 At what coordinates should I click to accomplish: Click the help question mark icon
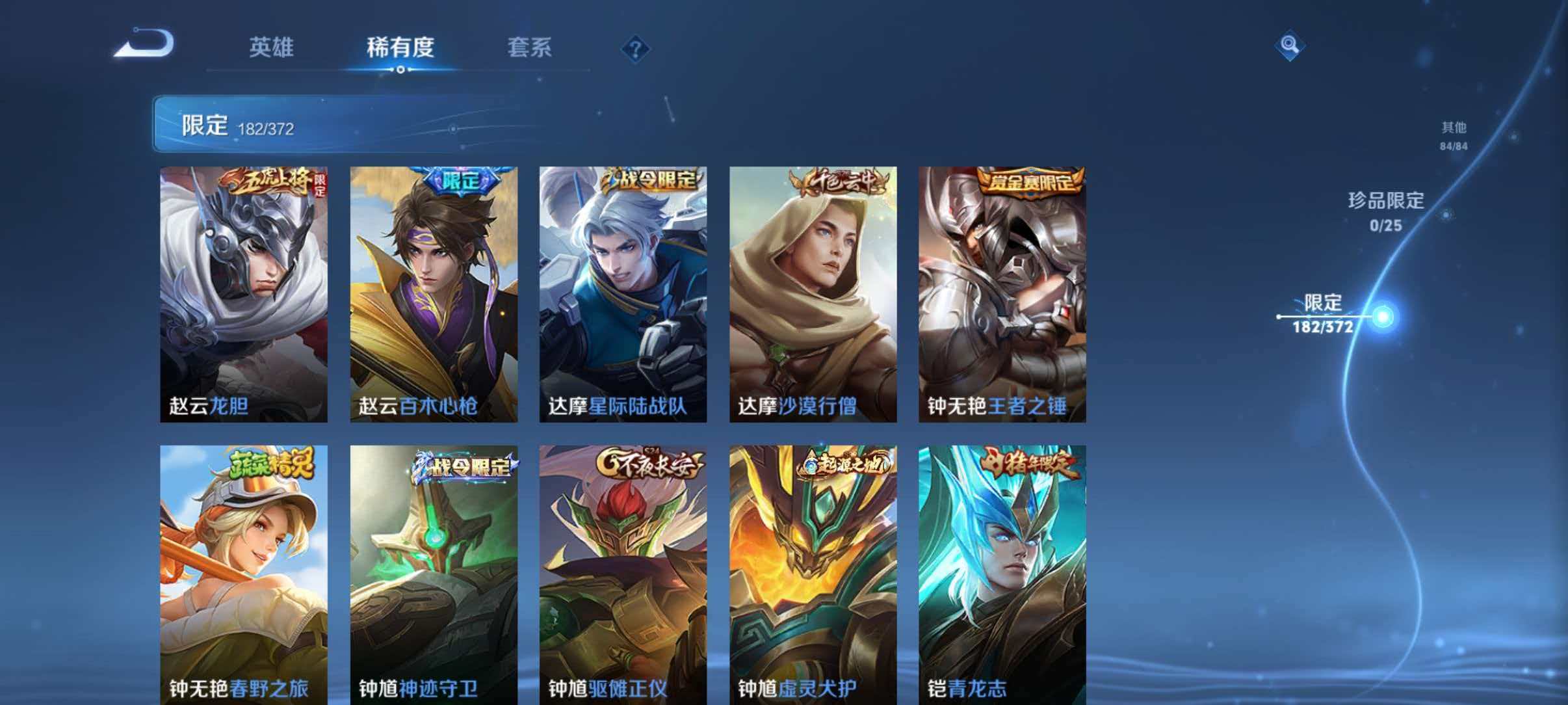point(635,48)
